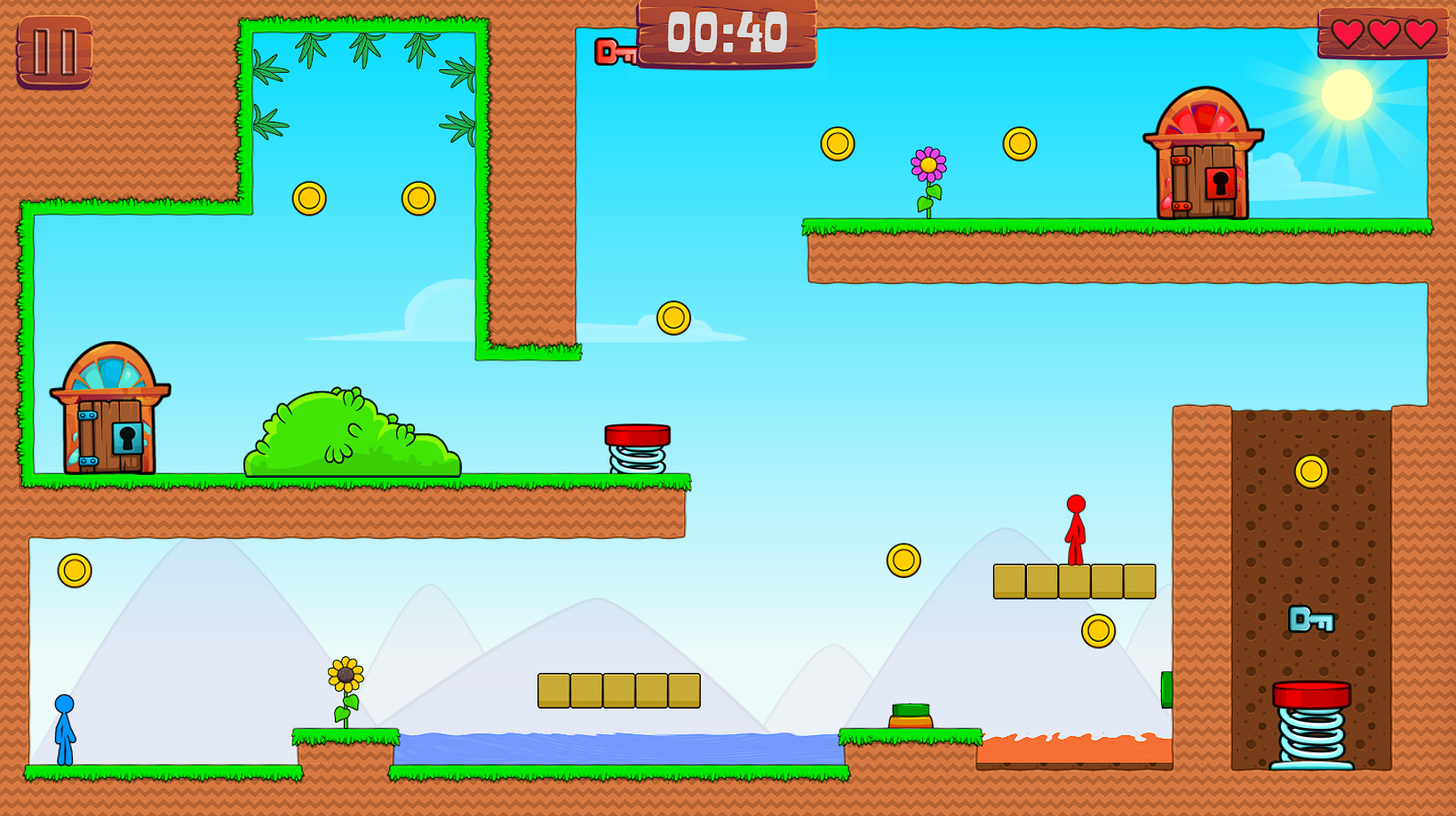Click the red door with the keyhole
The image size is (1456, 816).
[1203, 160]
